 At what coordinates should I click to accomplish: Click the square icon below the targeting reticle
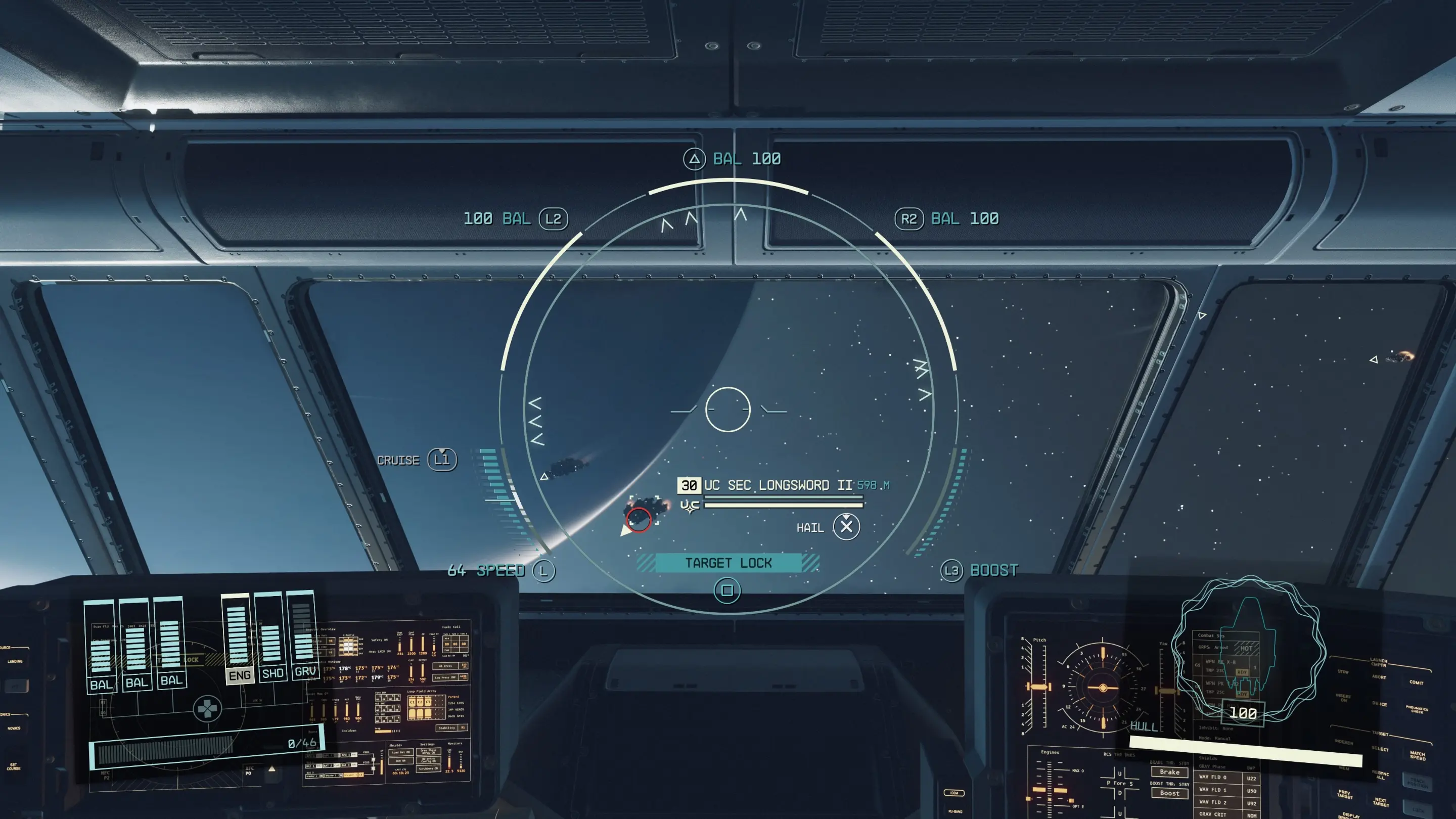point(728,589)
